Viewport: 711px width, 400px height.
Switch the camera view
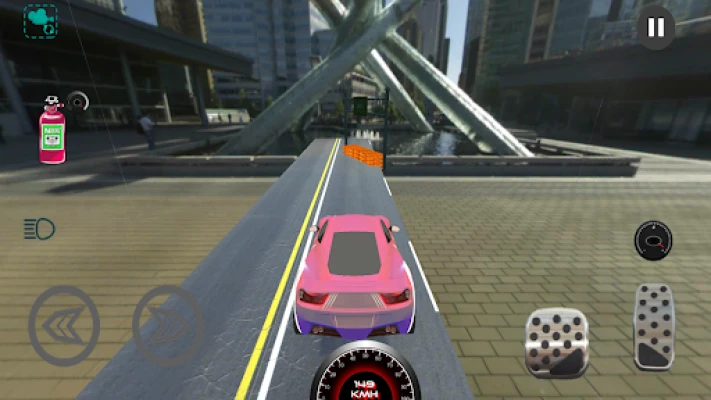click(x=40, y=21)
